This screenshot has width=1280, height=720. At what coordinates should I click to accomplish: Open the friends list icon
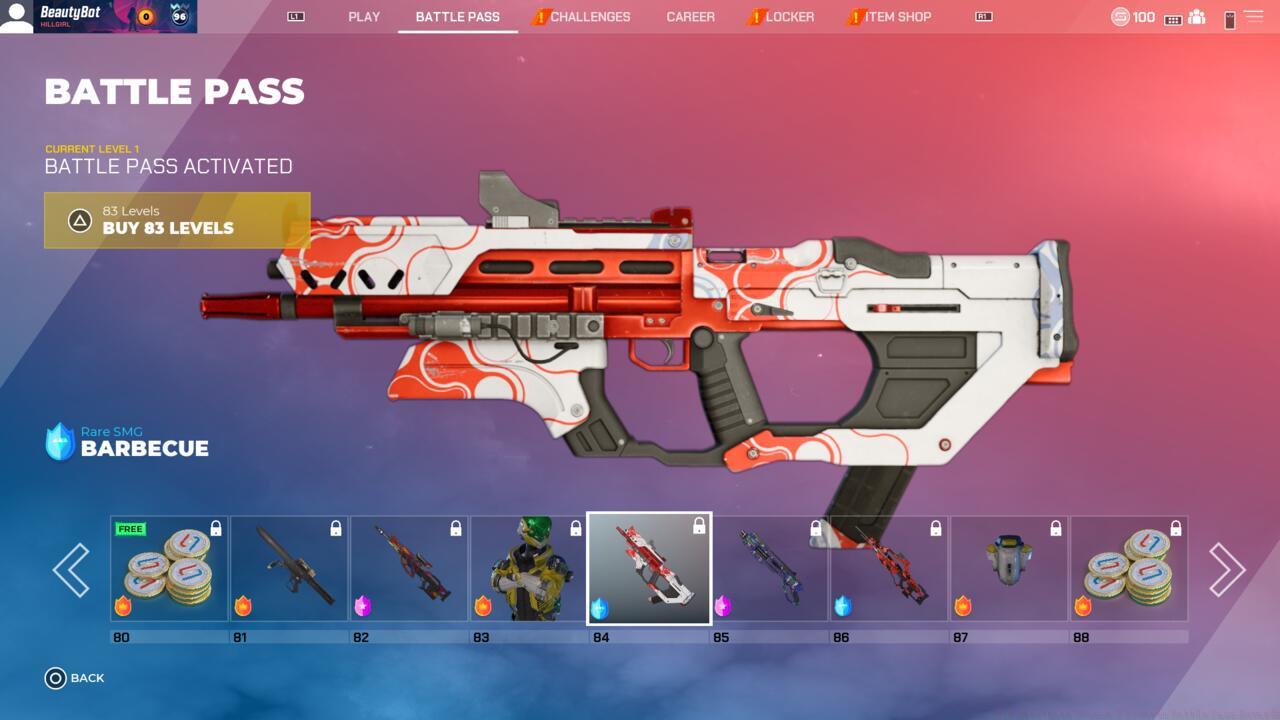point(1196,17)
